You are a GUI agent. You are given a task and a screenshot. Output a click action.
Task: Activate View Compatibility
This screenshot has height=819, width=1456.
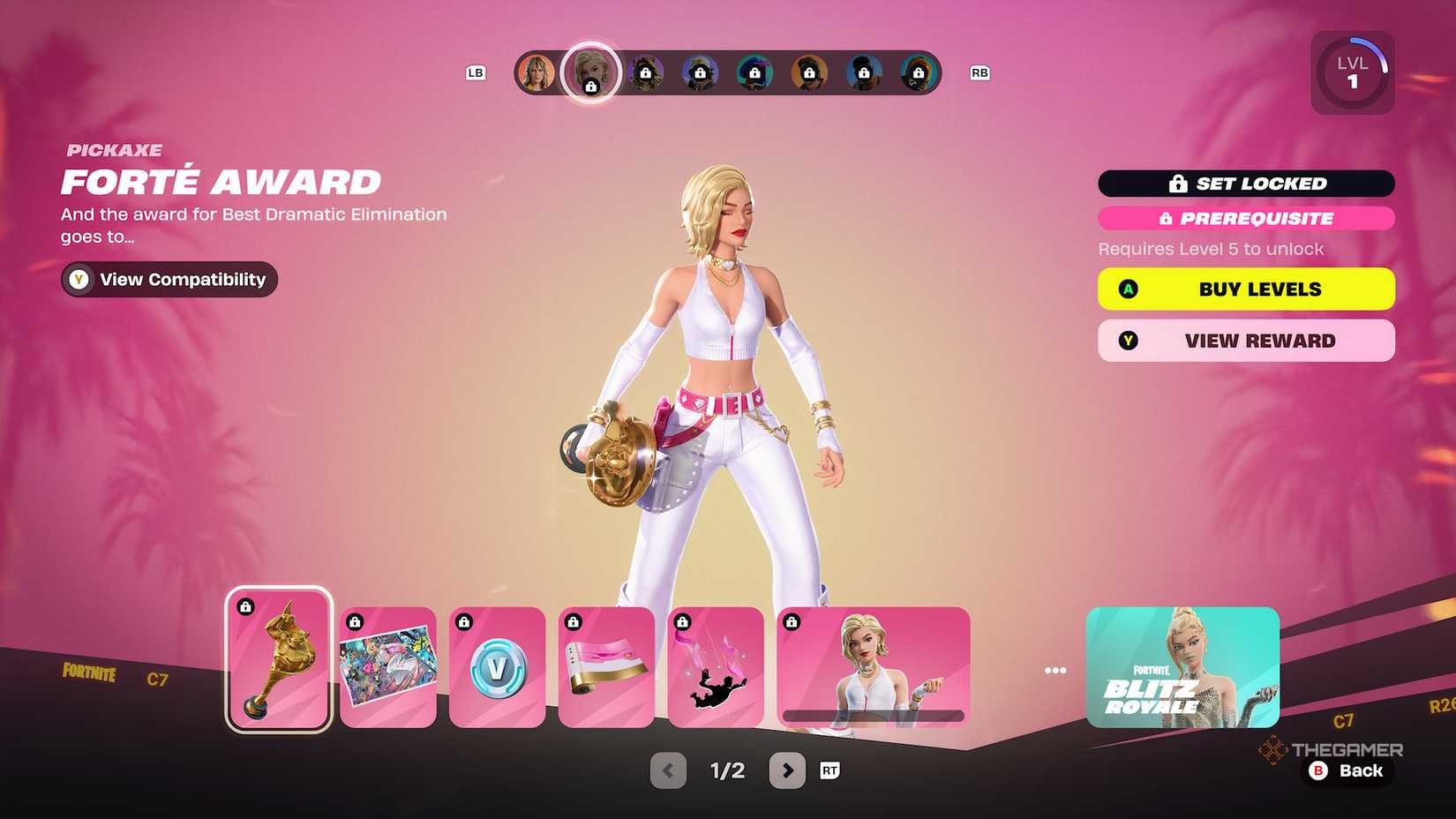pyautogui.click(x=169, y=279)
